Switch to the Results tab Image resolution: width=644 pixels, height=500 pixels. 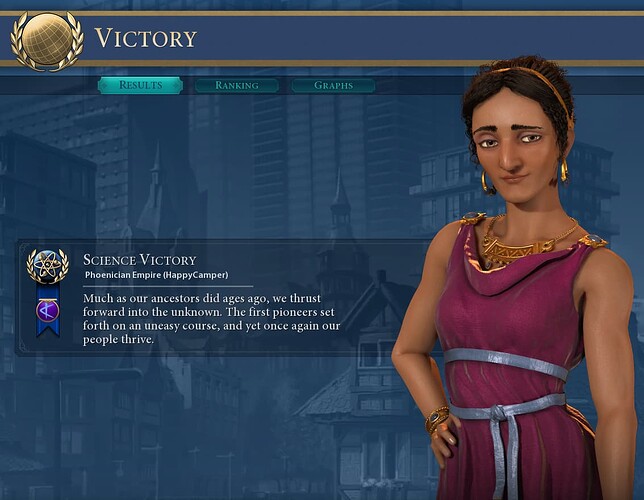tap(140, 85)
